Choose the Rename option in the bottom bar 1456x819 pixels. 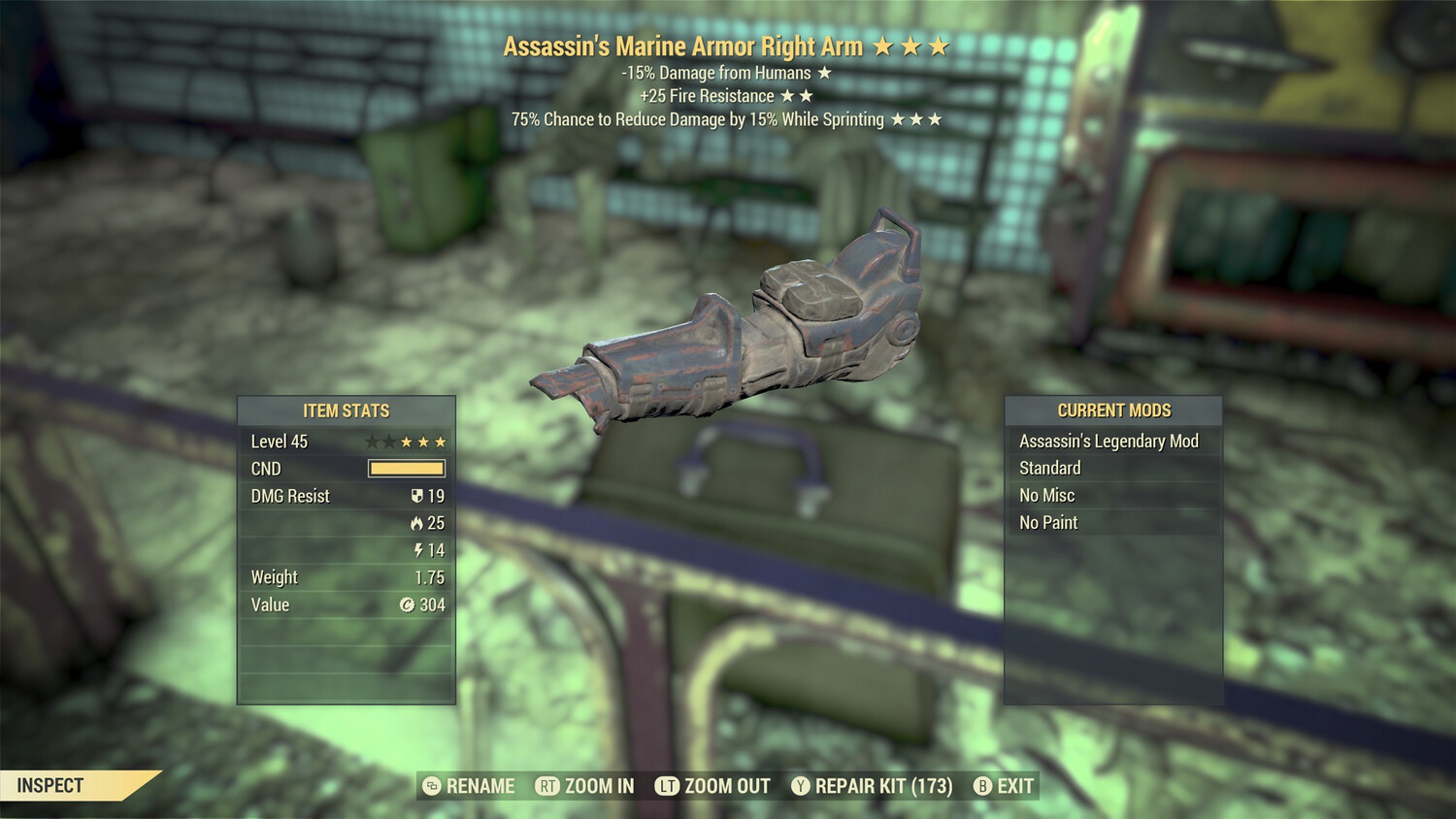pyautogui.click(x=470, y=786)
